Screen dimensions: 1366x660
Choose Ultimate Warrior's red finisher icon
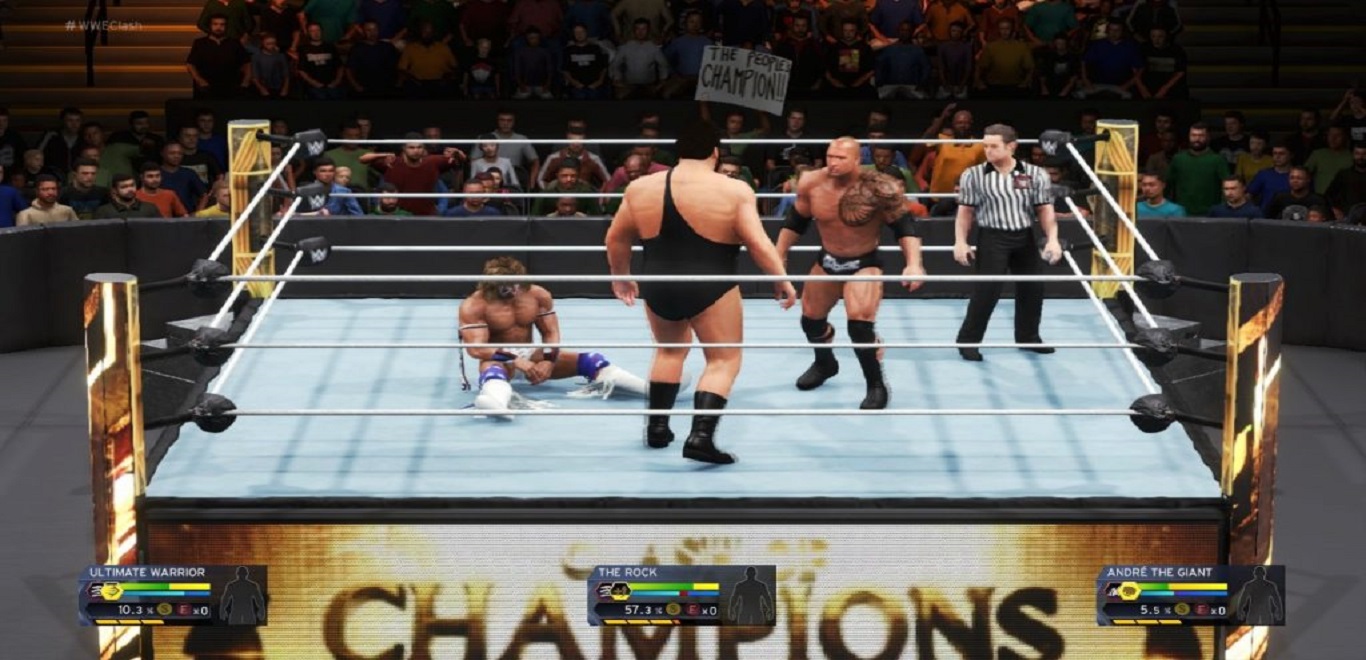tap(185, 609)
